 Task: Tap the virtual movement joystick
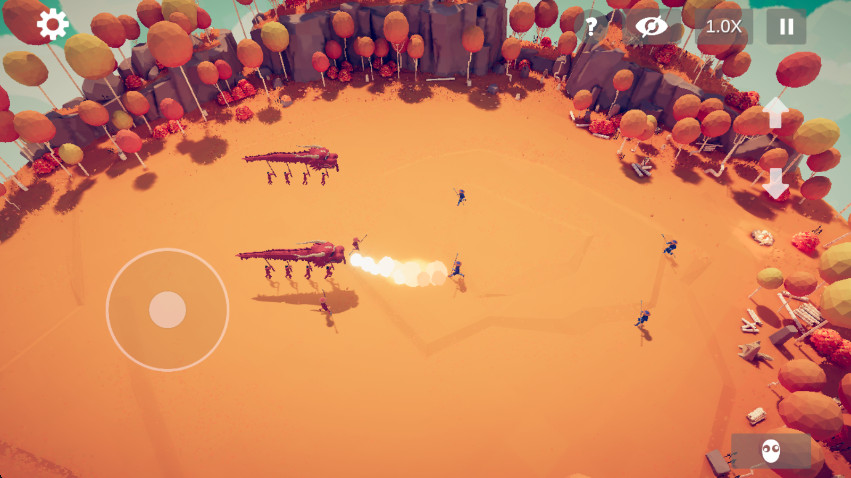167,310
